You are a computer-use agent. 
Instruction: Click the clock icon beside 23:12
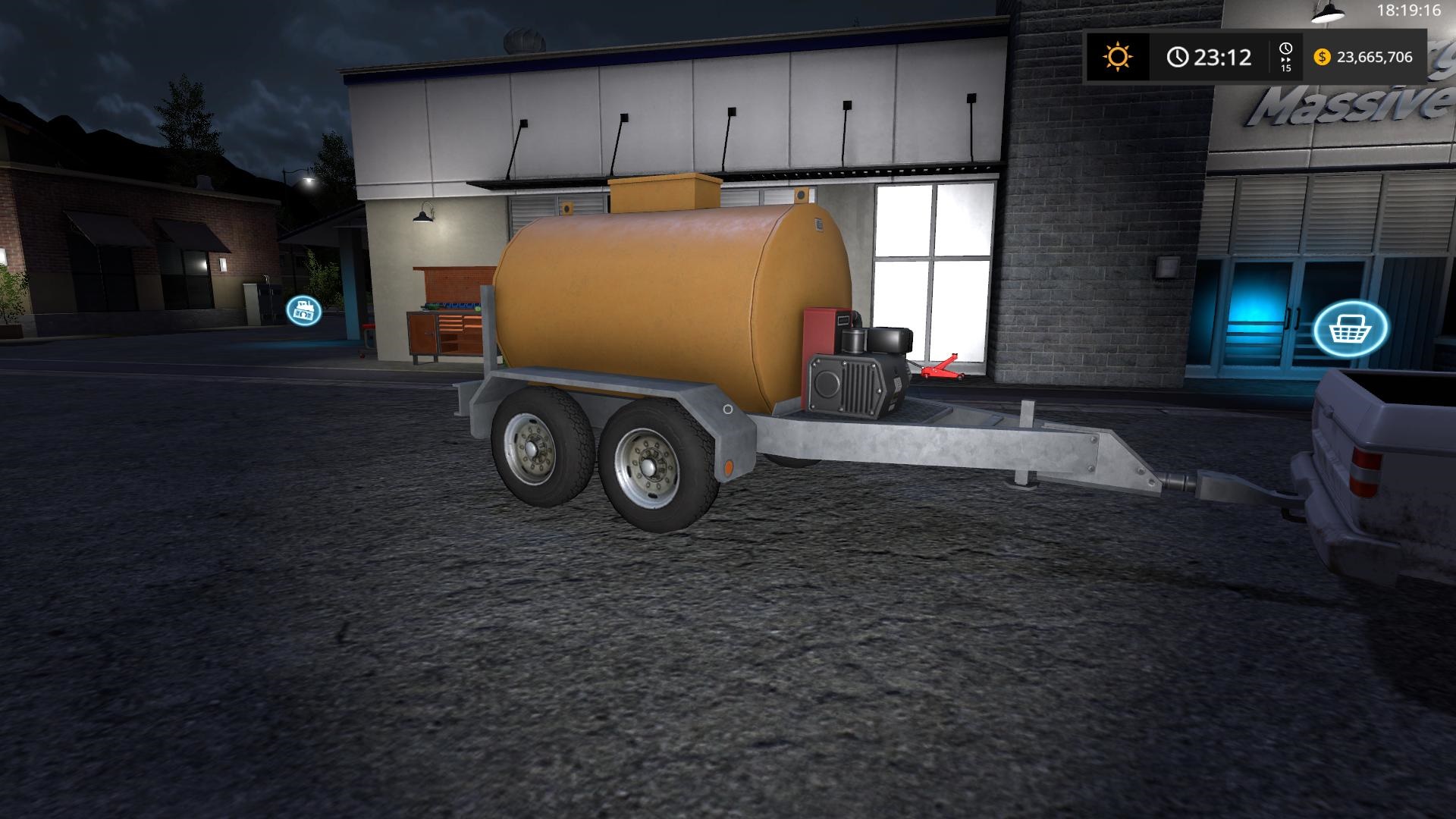1177,55
